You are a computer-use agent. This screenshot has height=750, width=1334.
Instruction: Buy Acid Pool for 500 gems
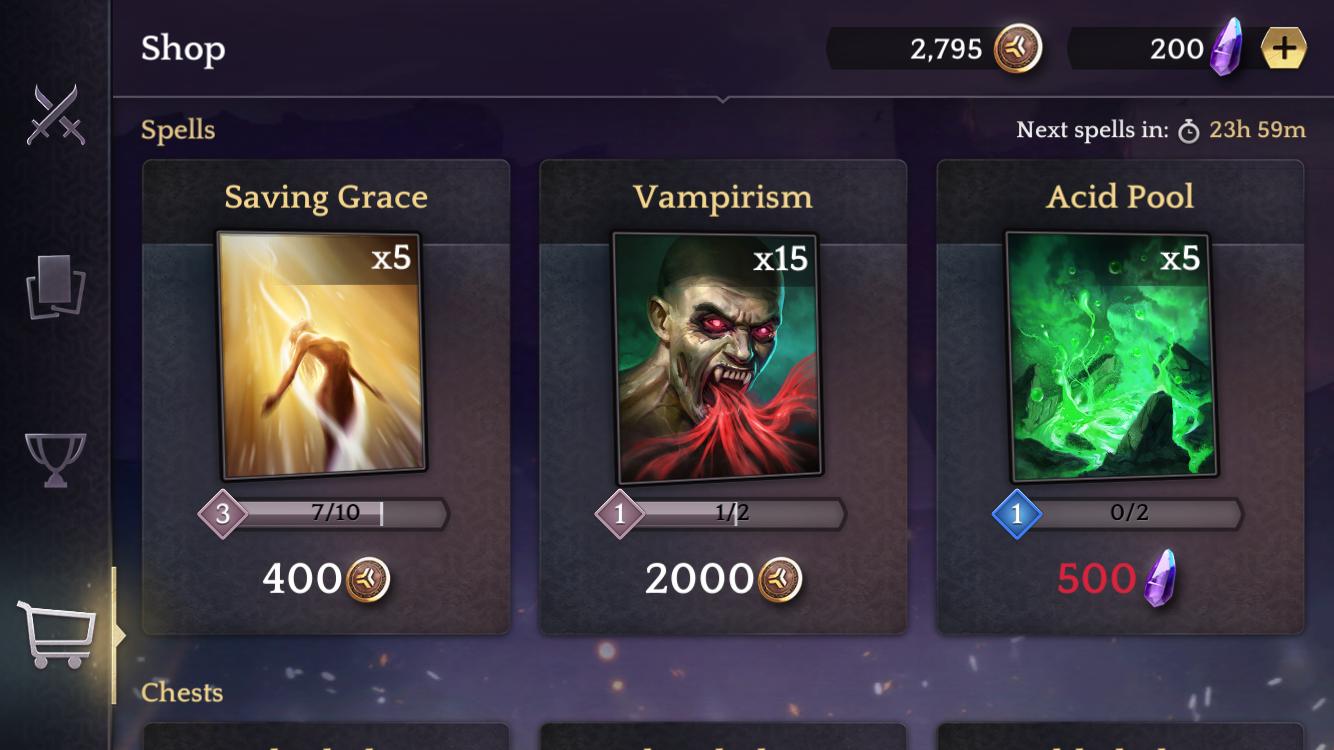(1117, 579)
